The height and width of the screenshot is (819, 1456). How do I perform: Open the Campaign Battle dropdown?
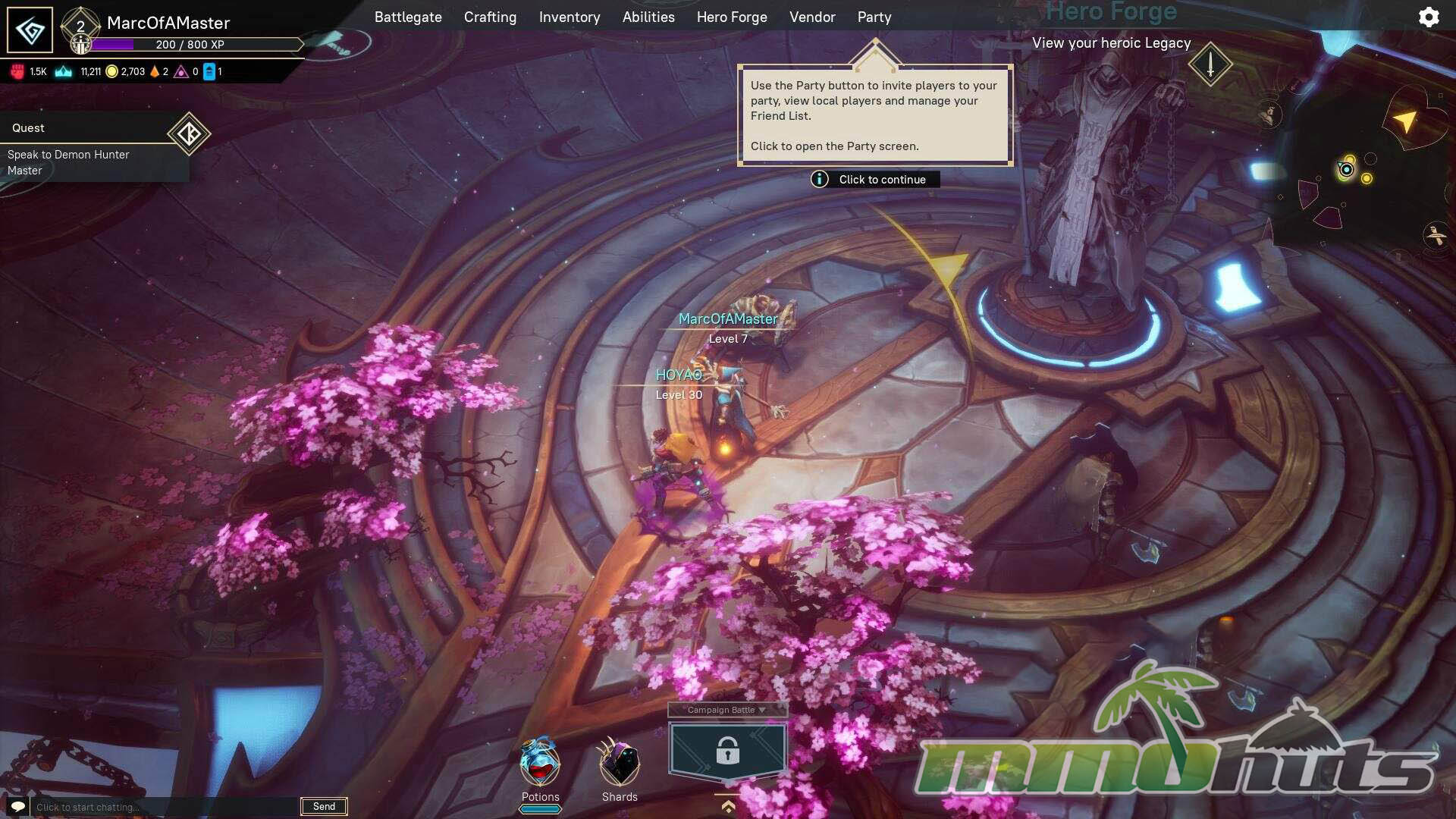726,710
